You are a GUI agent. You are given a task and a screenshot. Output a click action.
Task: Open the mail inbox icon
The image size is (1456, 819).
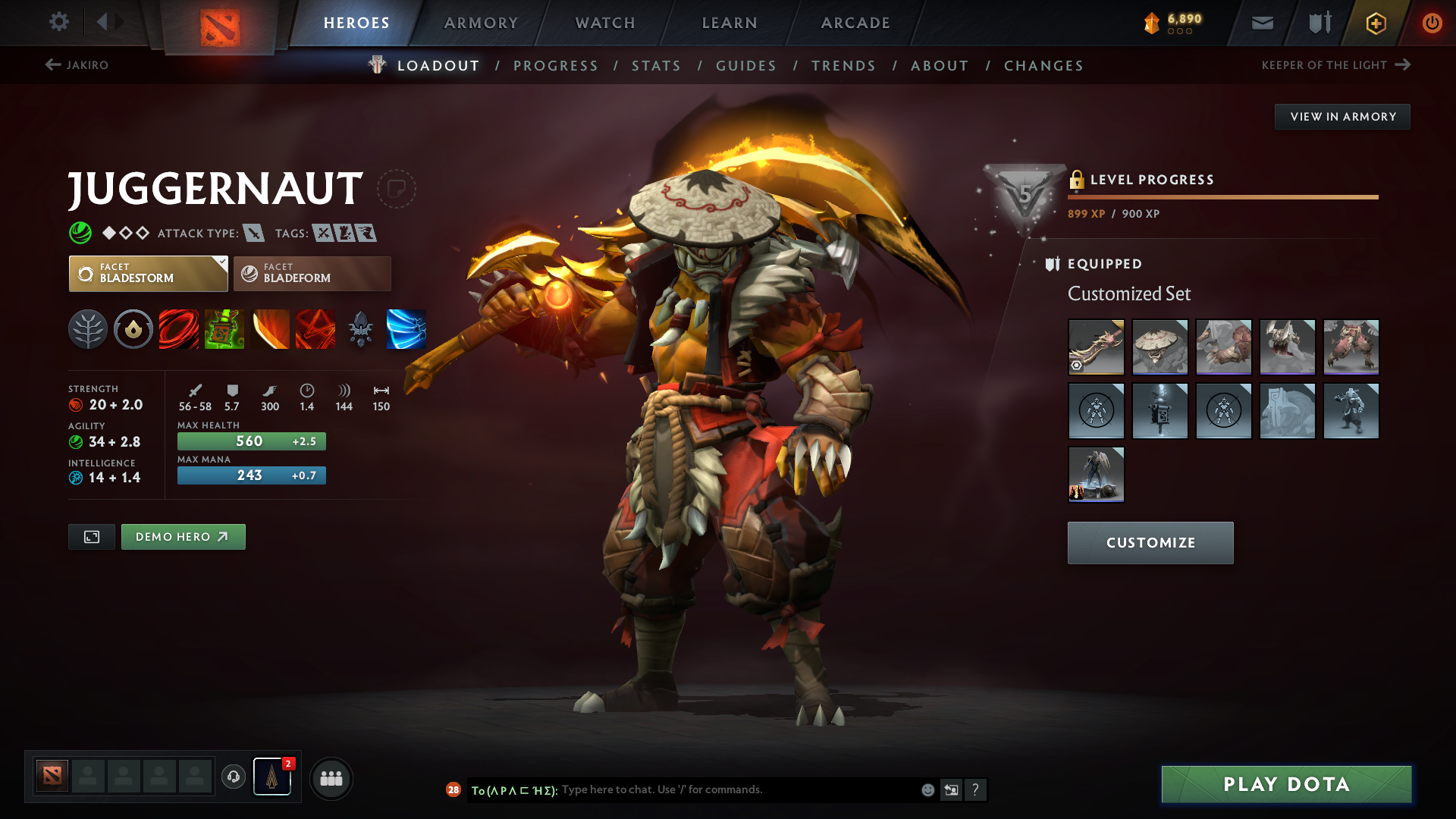[1261, 23]
